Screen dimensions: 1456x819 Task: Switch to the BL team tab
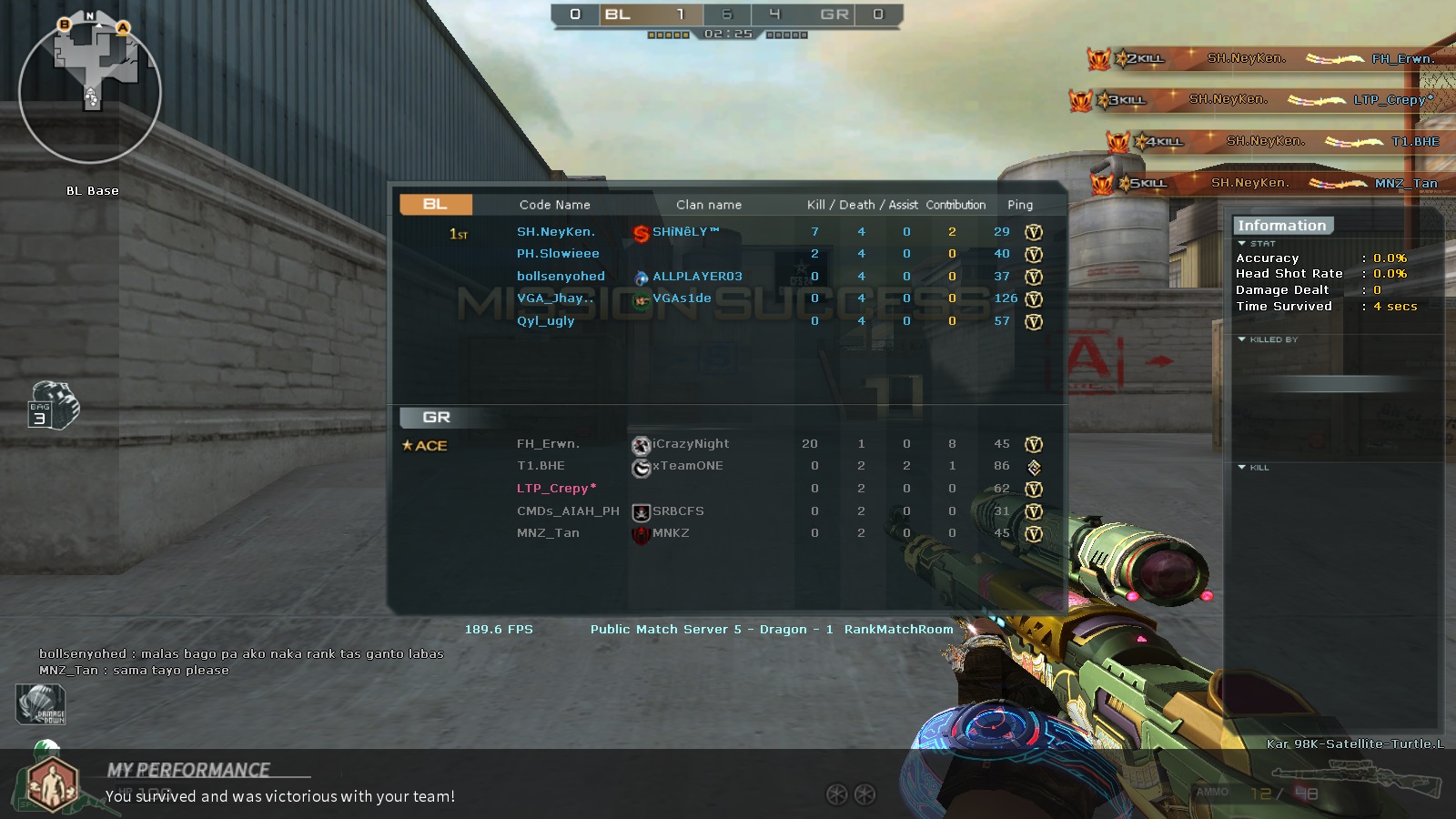[x=435, y=204]
